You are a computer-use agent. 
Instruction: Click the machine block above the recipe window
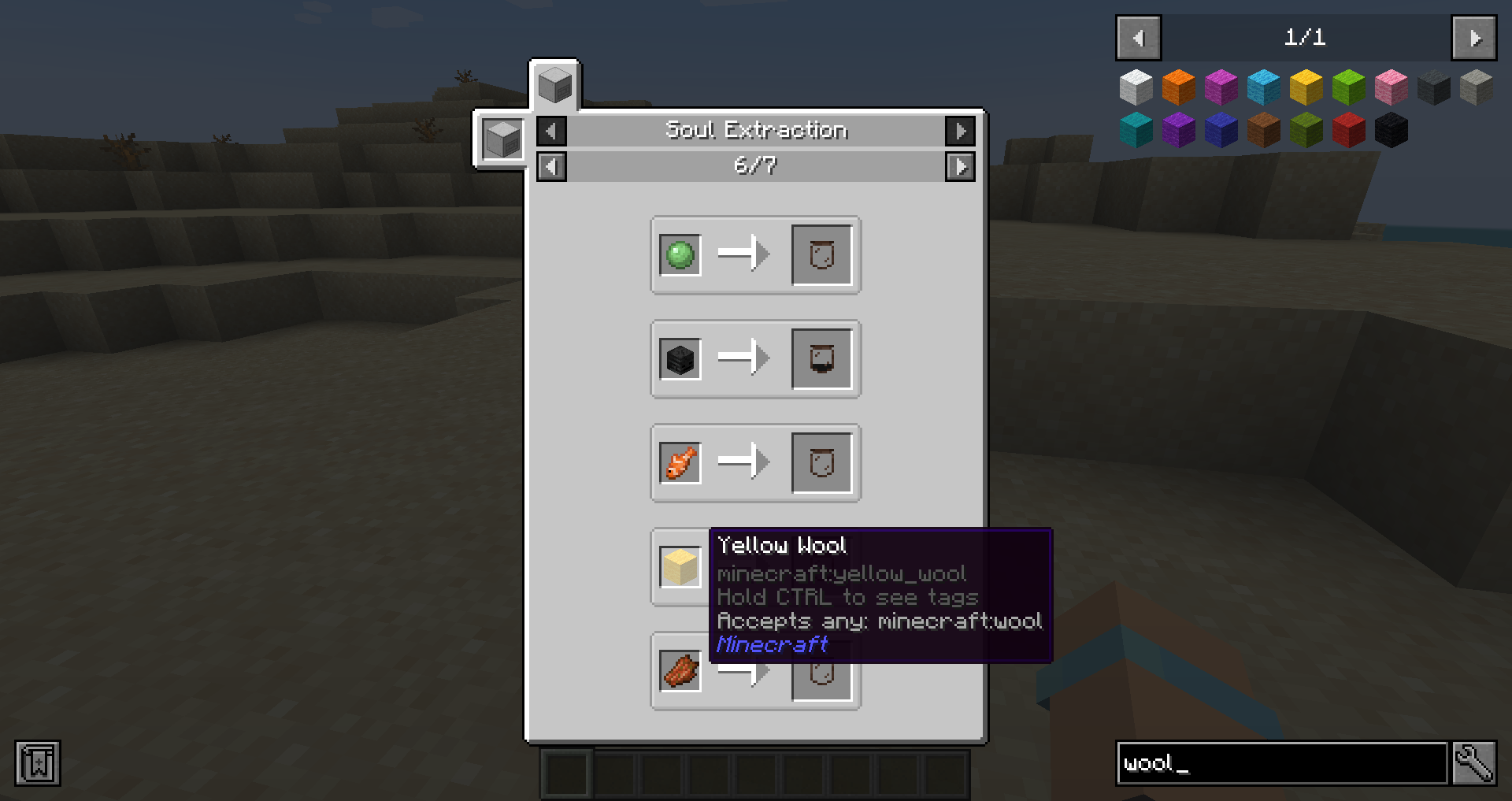click(x=554, y=85)
